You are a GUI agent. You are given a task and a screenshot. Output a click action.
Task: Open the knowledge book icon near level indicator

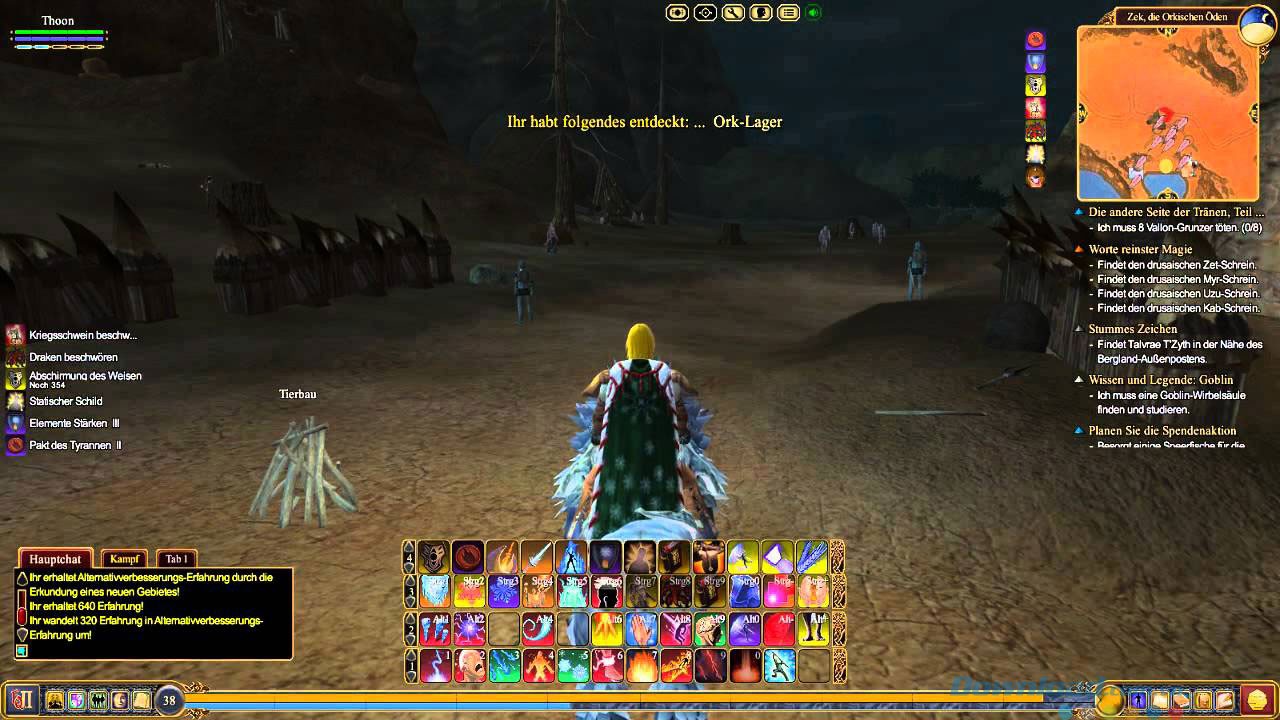tap(142, 701)
